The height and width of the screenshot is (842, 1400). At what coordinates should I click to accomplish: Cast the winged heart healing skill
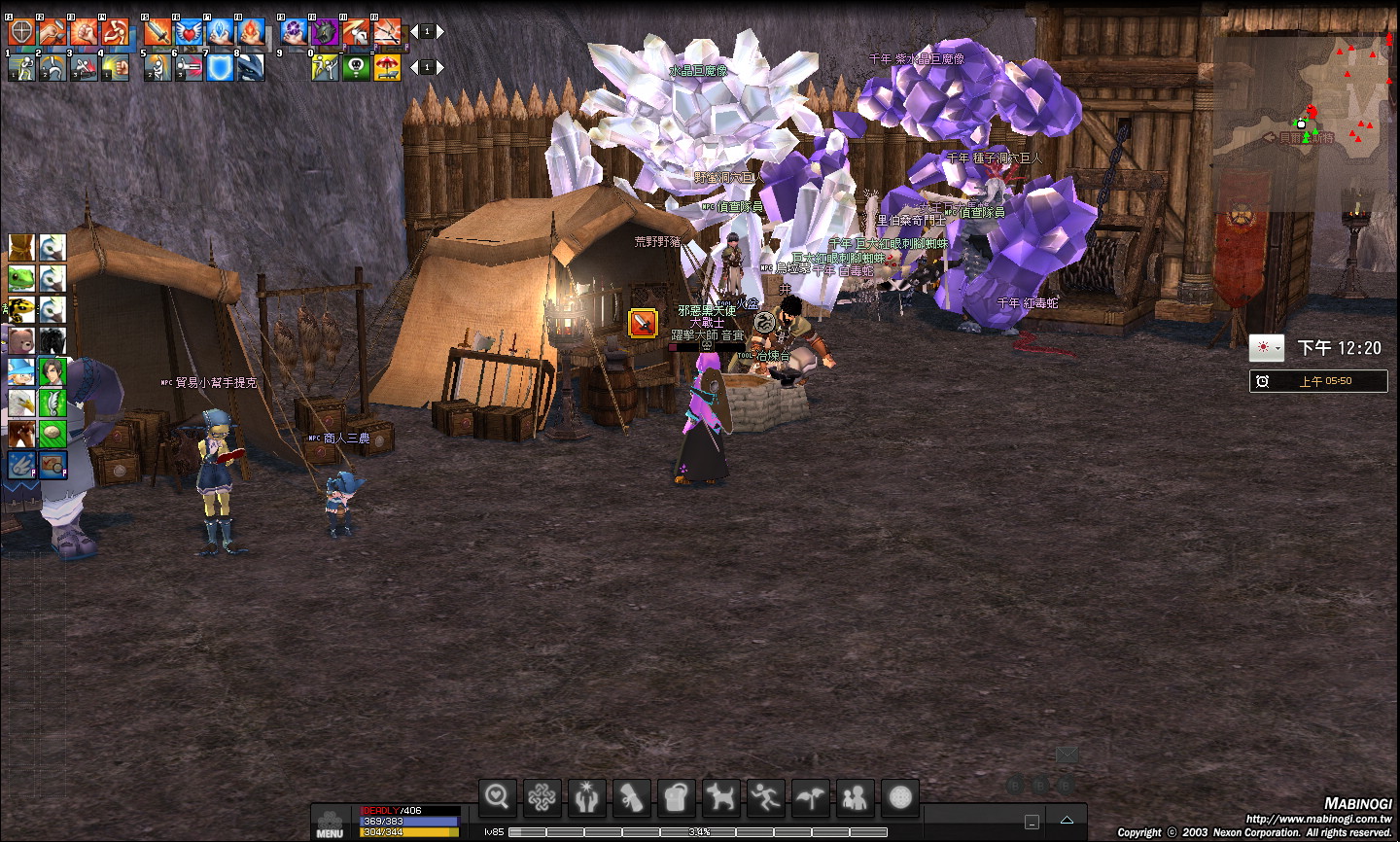[189, 33]
